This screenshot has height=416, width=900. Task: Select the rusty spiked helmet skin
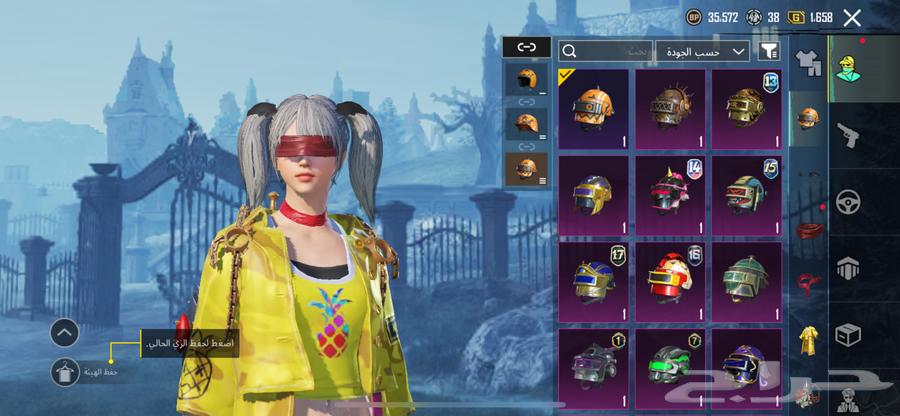click(670, 109)
